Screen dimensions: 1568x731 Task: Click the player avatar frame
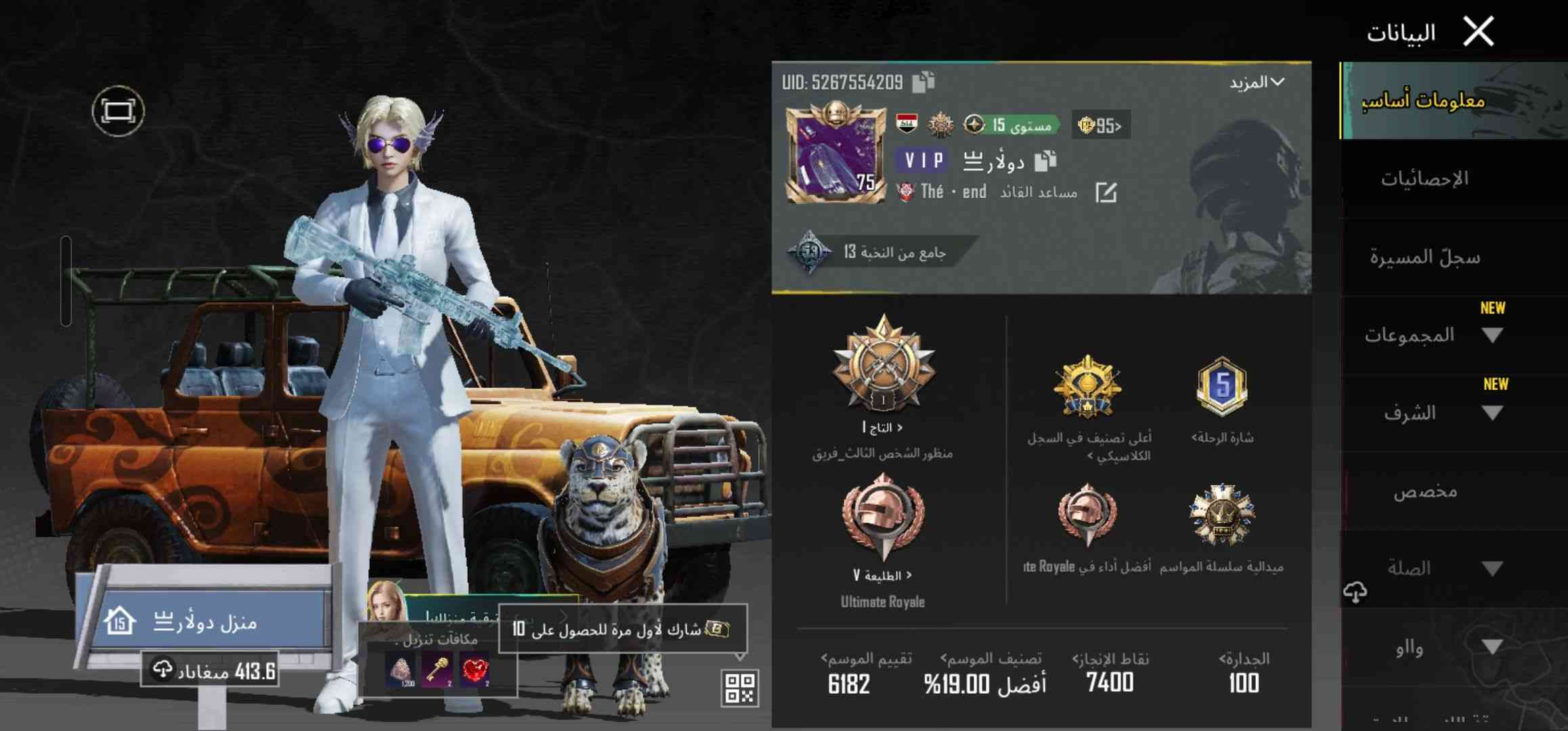coord(835,154)
